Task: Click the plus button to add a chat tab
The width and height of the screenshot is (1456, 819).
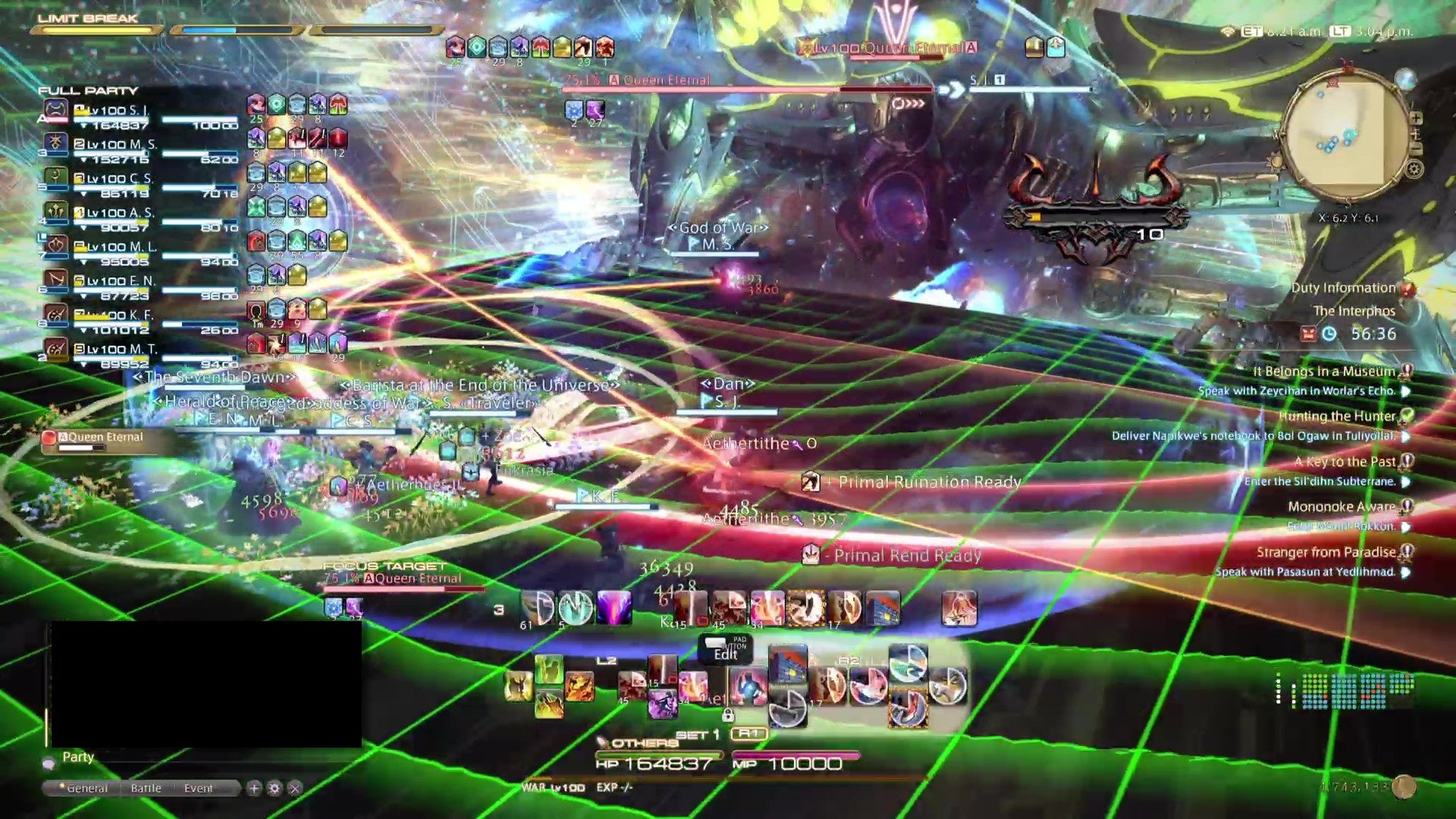Action: (x=255, y=789)
